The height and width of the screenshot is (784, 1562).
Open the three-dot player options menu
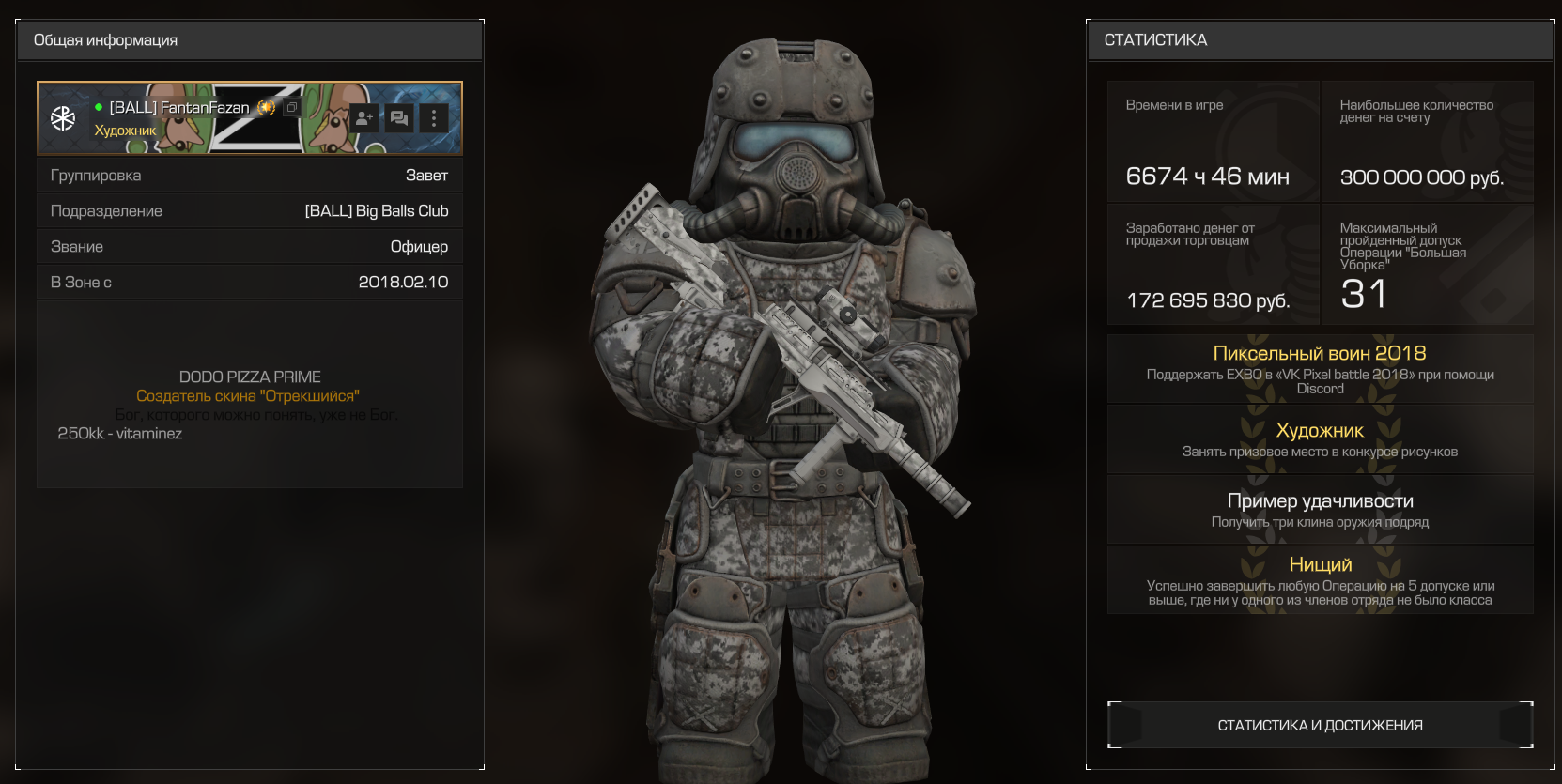pos(433,118)
